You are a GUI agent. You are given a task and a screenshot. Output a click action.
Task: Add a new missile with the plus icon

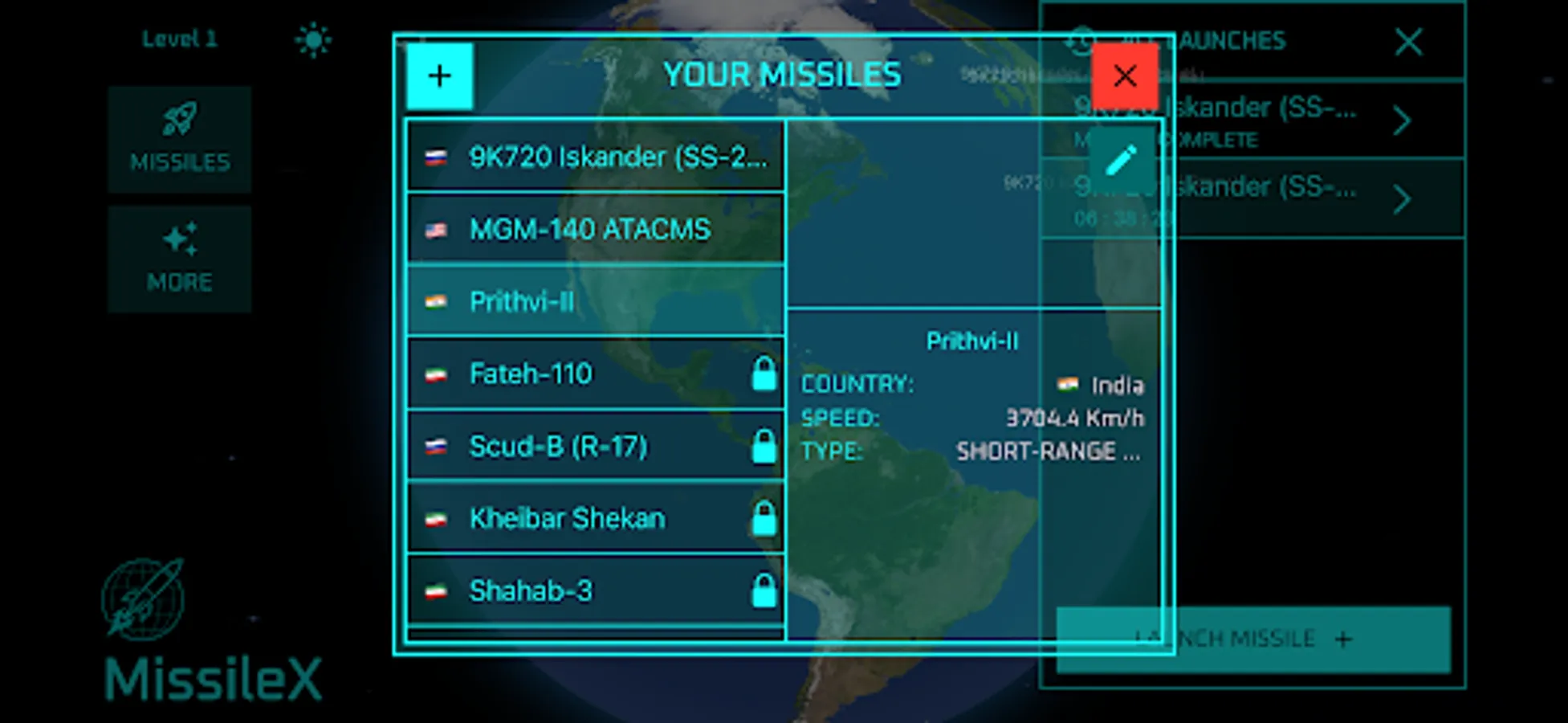click(x=439, y=75)
